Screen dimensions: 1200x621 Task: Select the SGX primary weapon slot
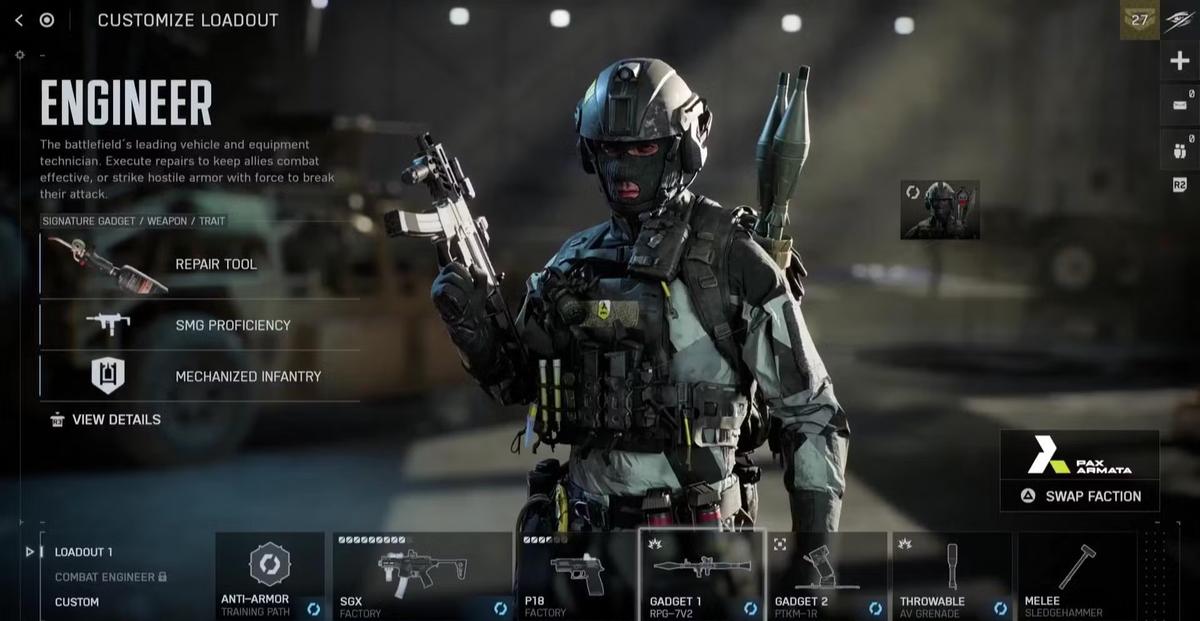point(422,576)
